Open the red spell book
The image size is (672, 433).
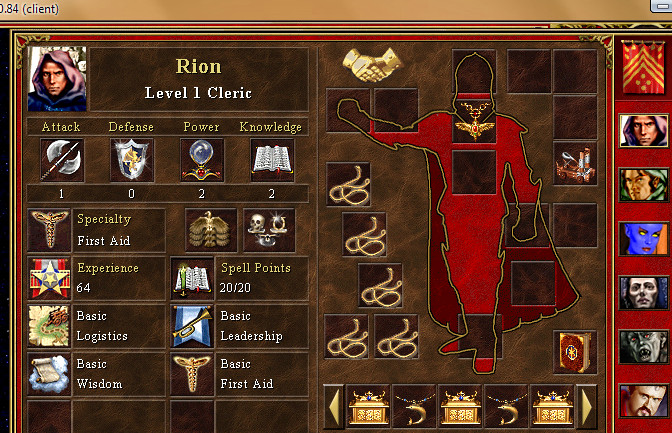[575, 352]
